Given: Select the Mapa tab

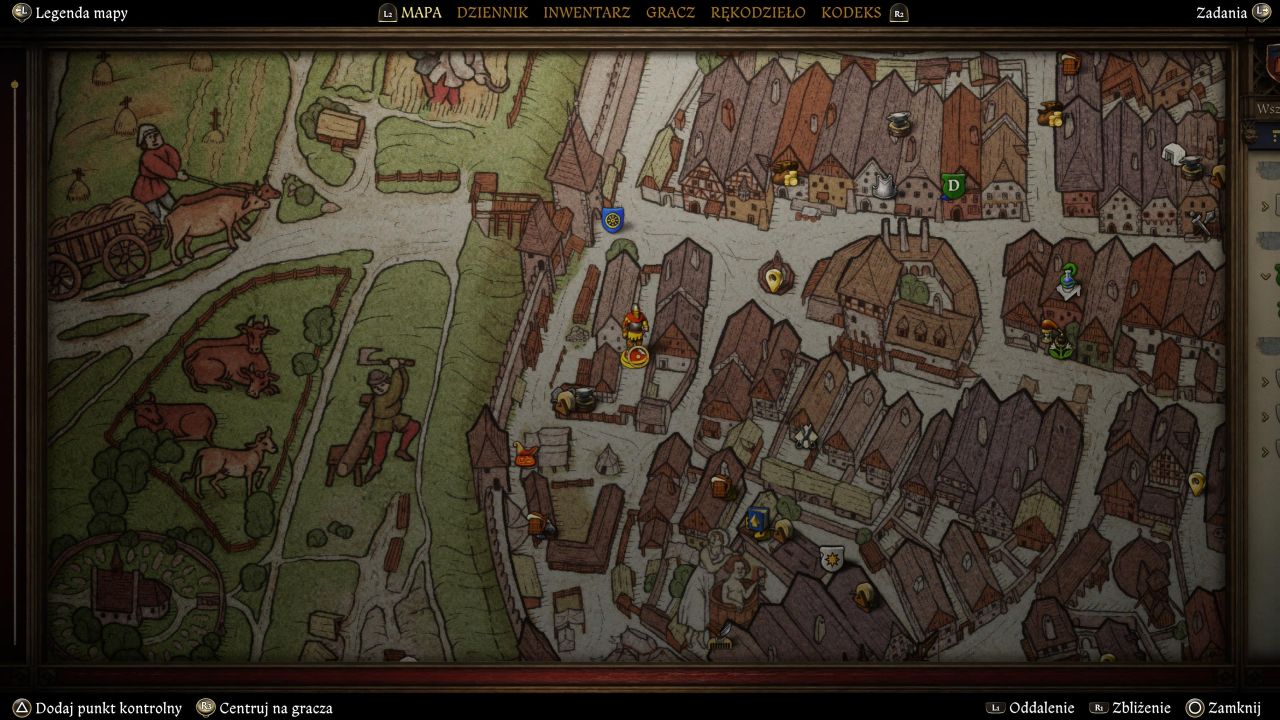Looking at the screenshot, I should pos(421,13).
